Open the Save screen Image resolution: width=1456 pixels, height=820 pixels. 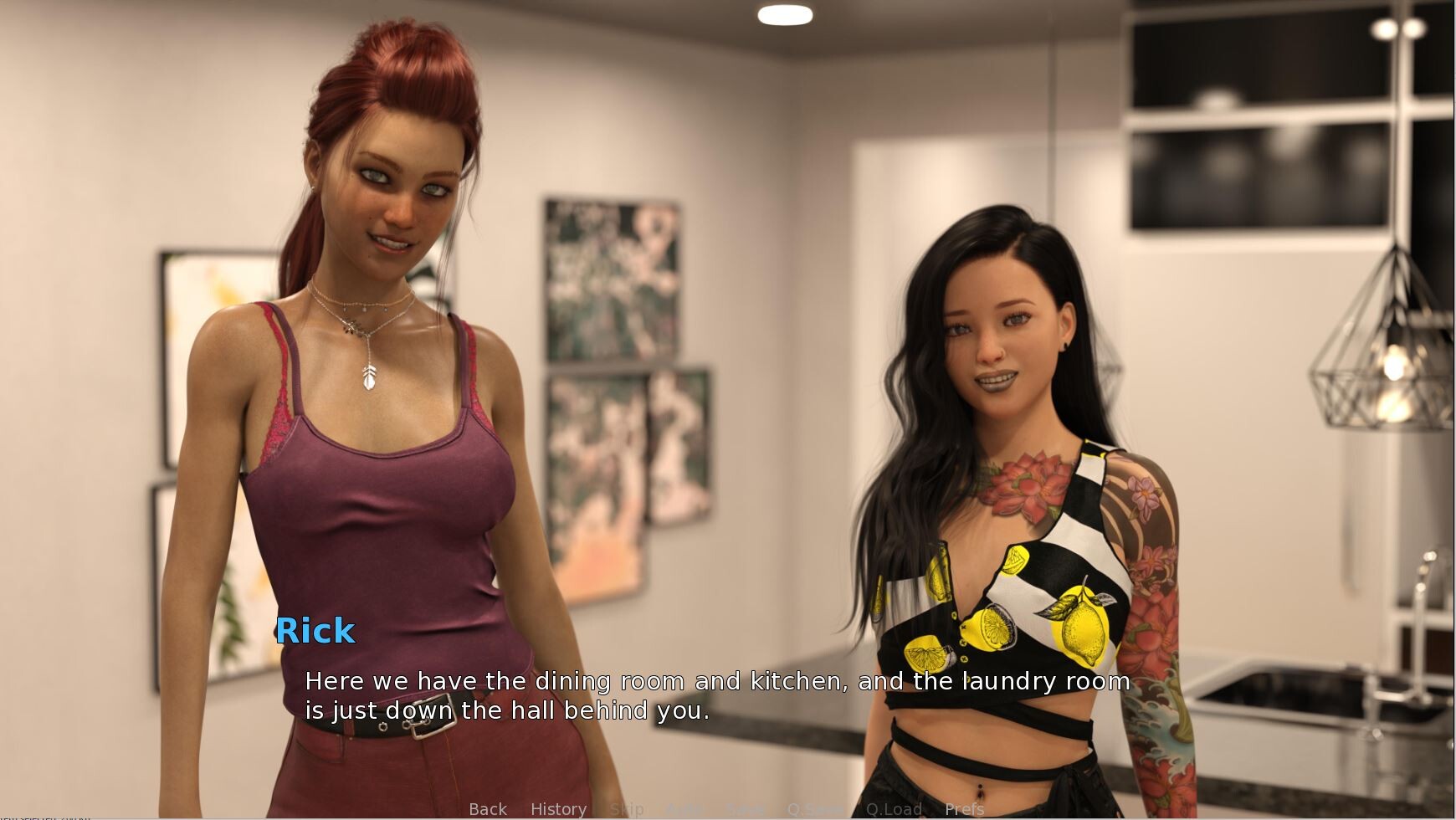pyautogui.click(x=745, y=809)
